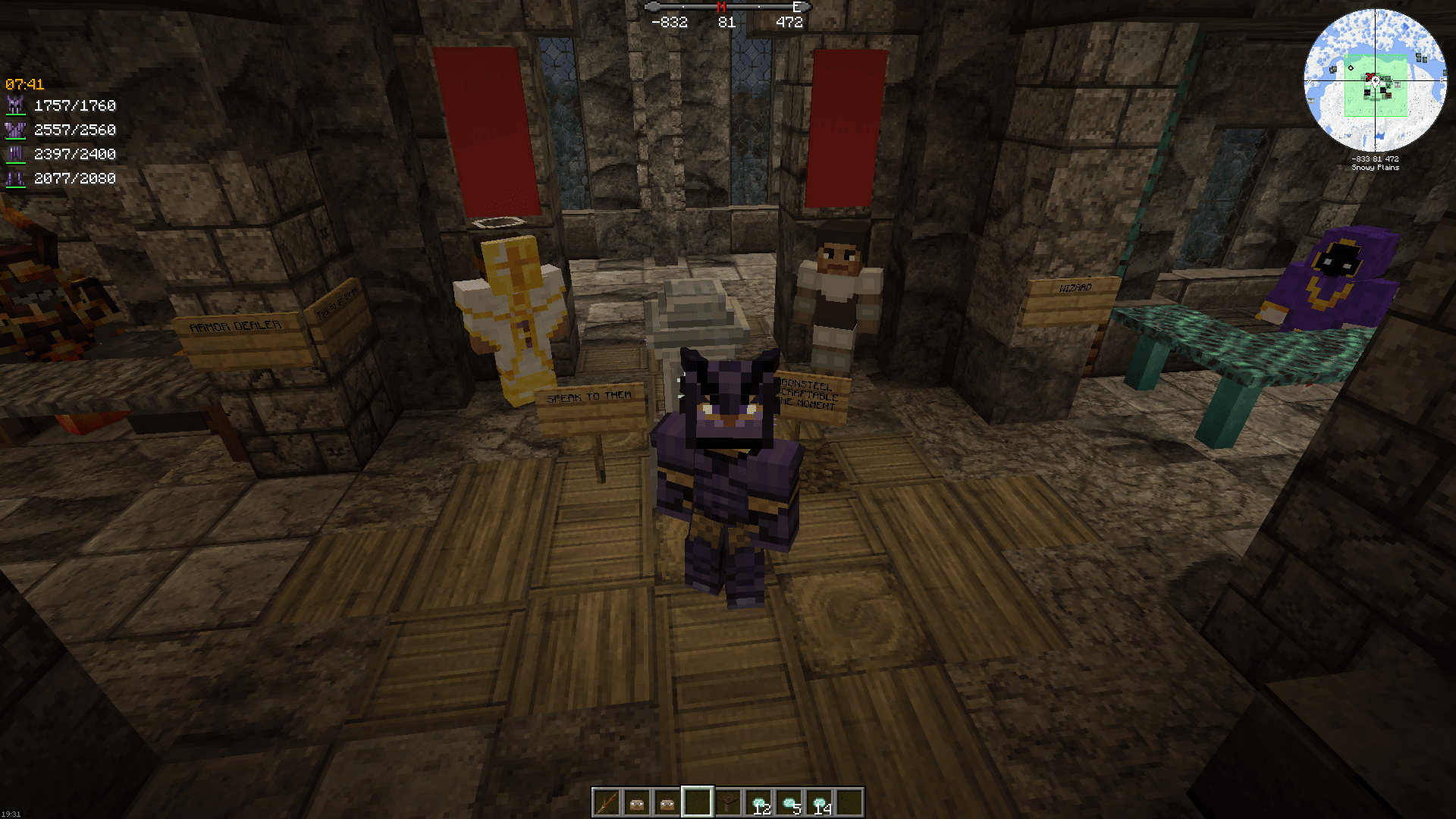Image resolution: width=1456 pixels, height=819 pixels.
Task: Click the Snowy Plains biome label under minimap
Action: coord(1374,168)
